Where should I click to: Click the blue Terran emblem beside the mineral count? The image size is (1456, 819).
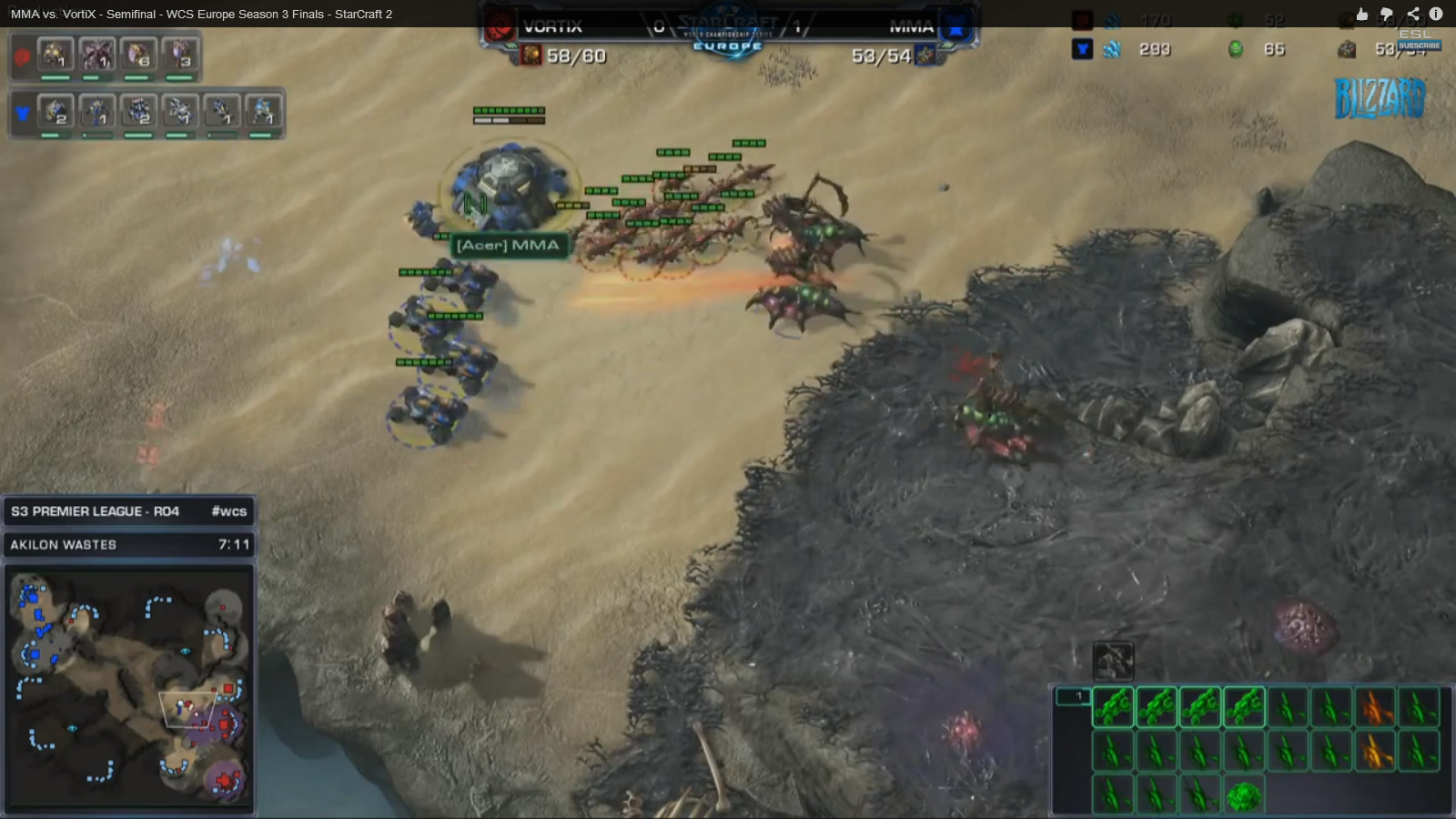coord(1082,49)
